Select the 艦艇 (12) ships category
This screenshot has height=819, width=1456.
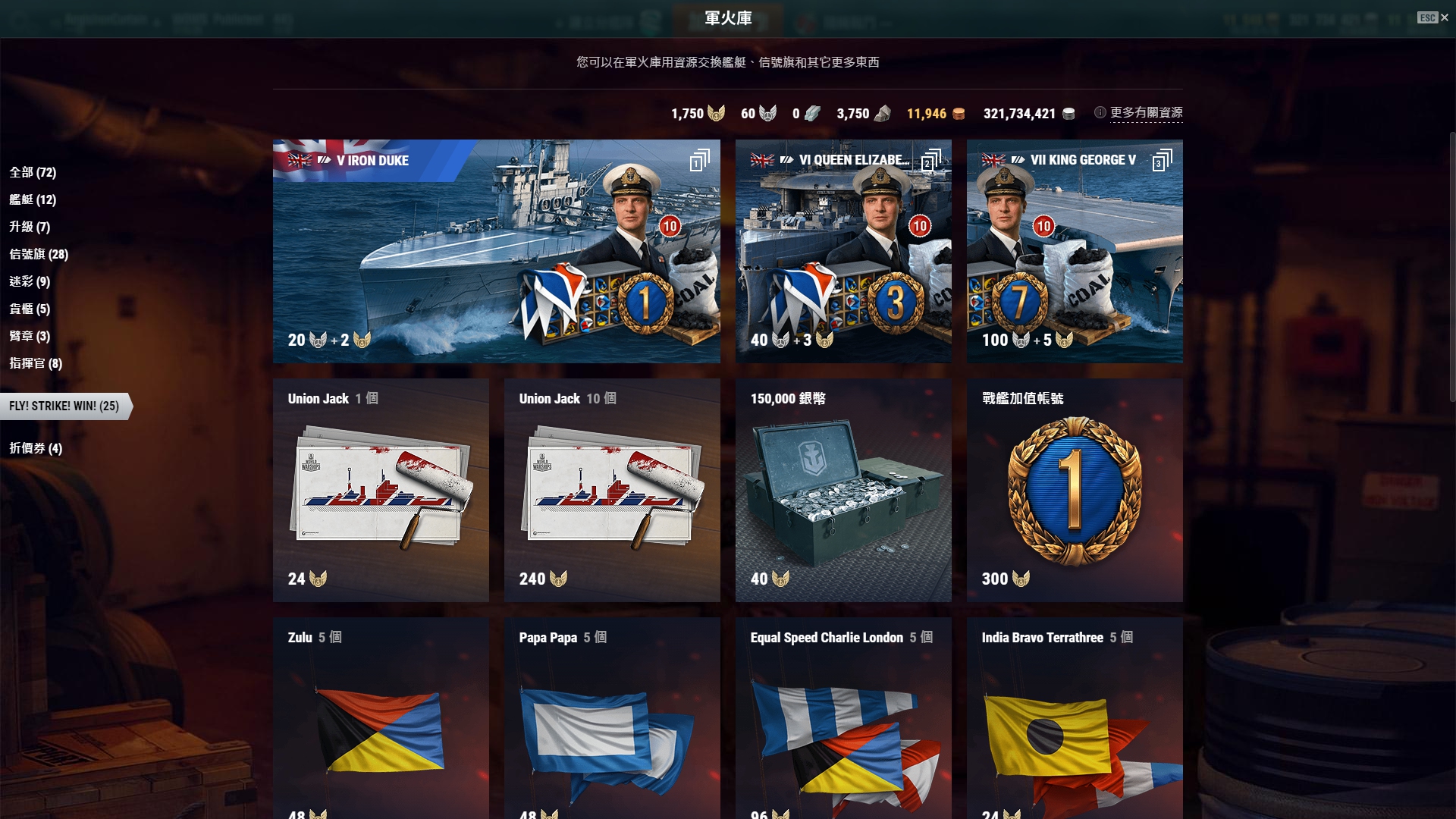point(33,199)
